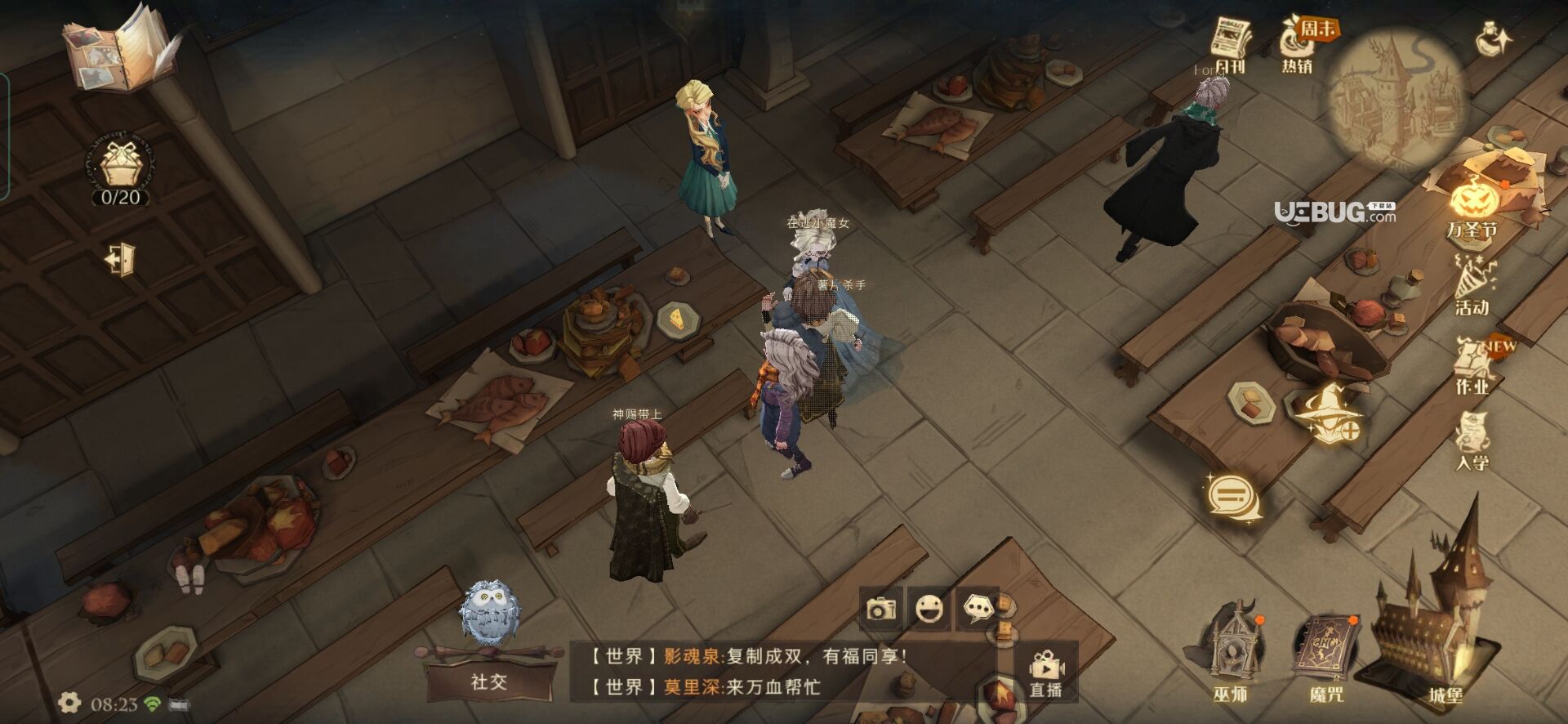Open the 作业 homework menu

point(1473,366)
